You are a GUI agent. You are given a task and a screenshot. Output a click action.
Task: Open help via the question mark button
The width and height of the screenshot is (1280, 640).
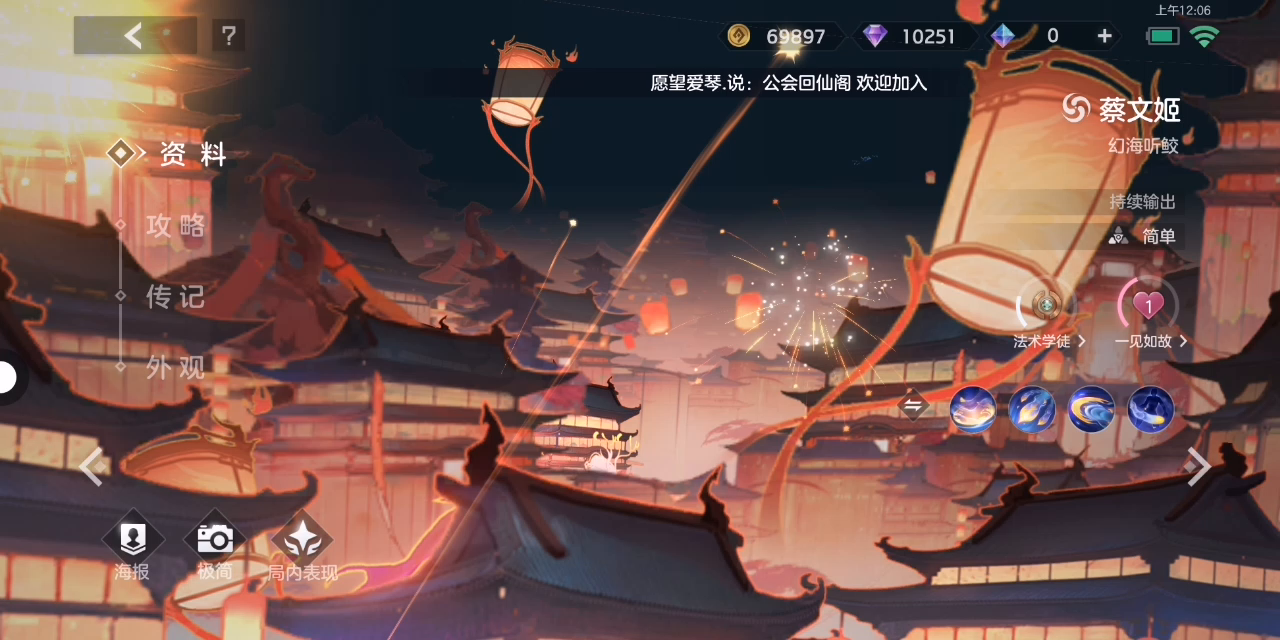(x=229, y=36)
